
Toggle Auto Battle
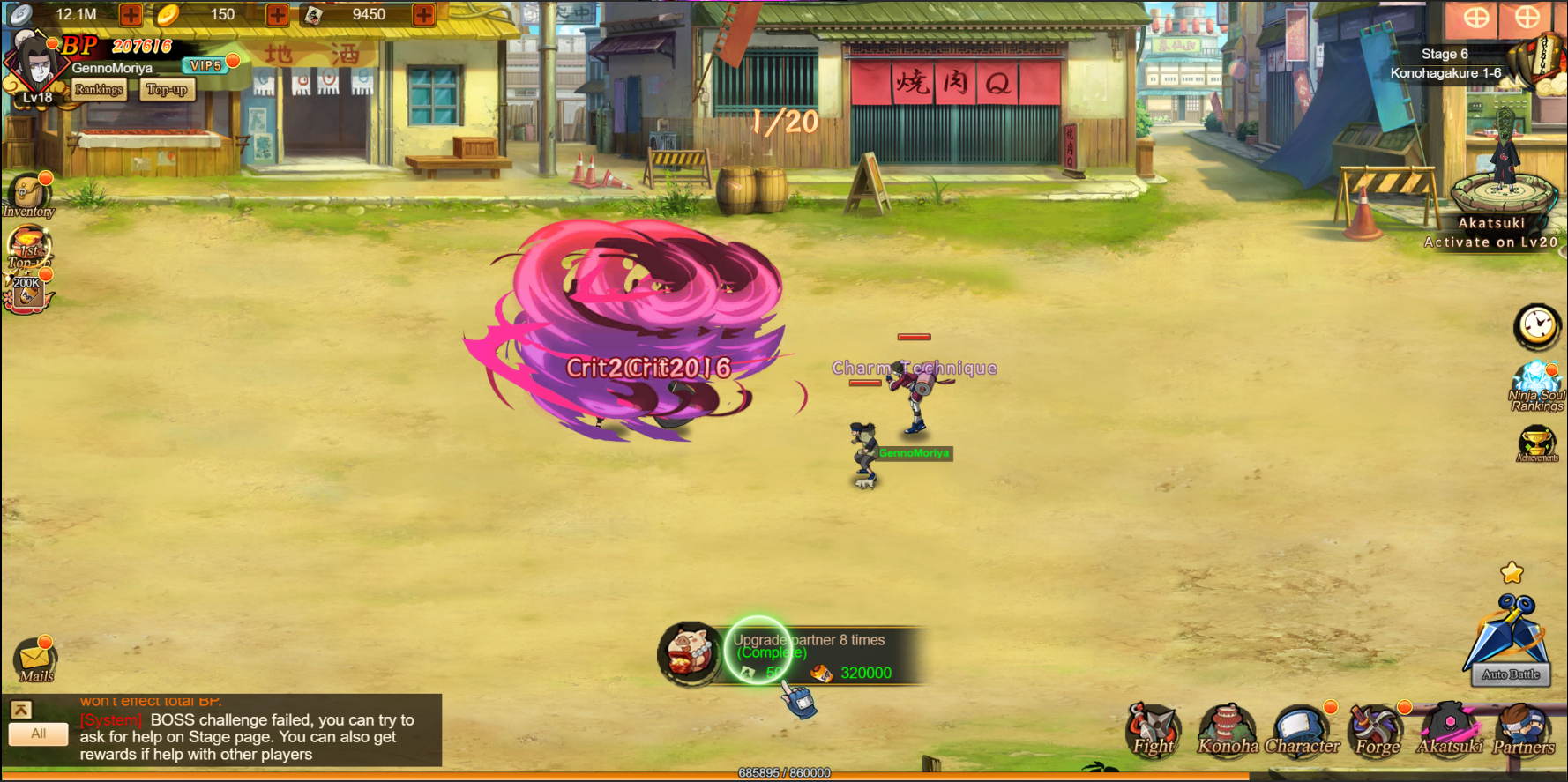(x=1511, y=674)
